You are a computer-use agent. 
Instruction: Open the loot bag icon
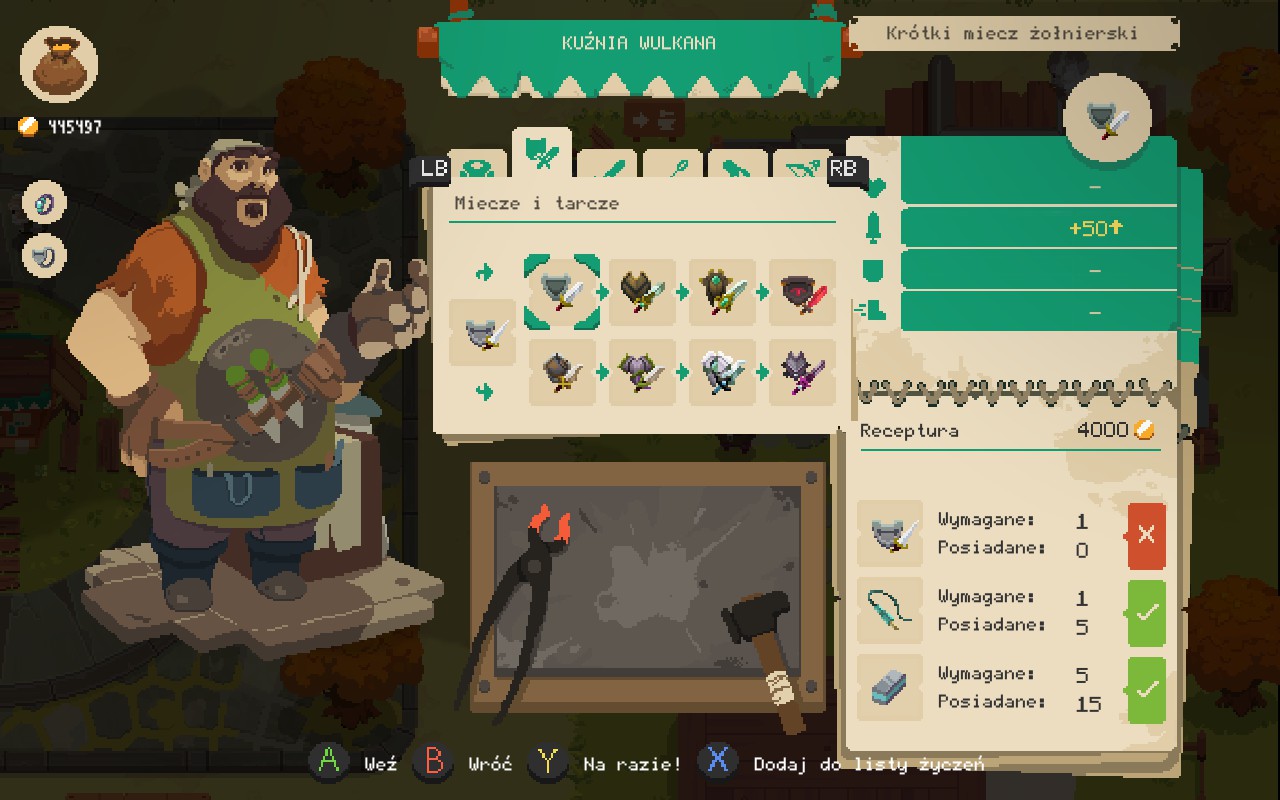point(59,64)
